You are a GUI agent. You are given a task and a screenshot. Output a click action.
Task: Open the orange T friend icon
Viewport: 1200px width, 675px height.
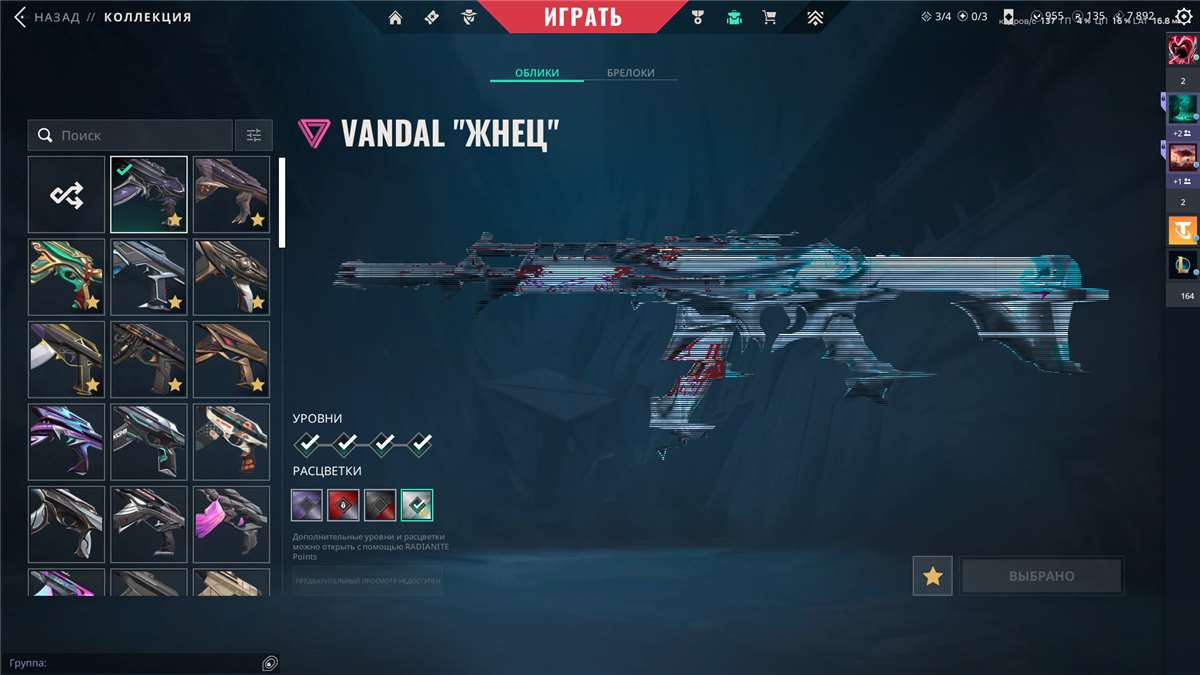pos(1182,231)
